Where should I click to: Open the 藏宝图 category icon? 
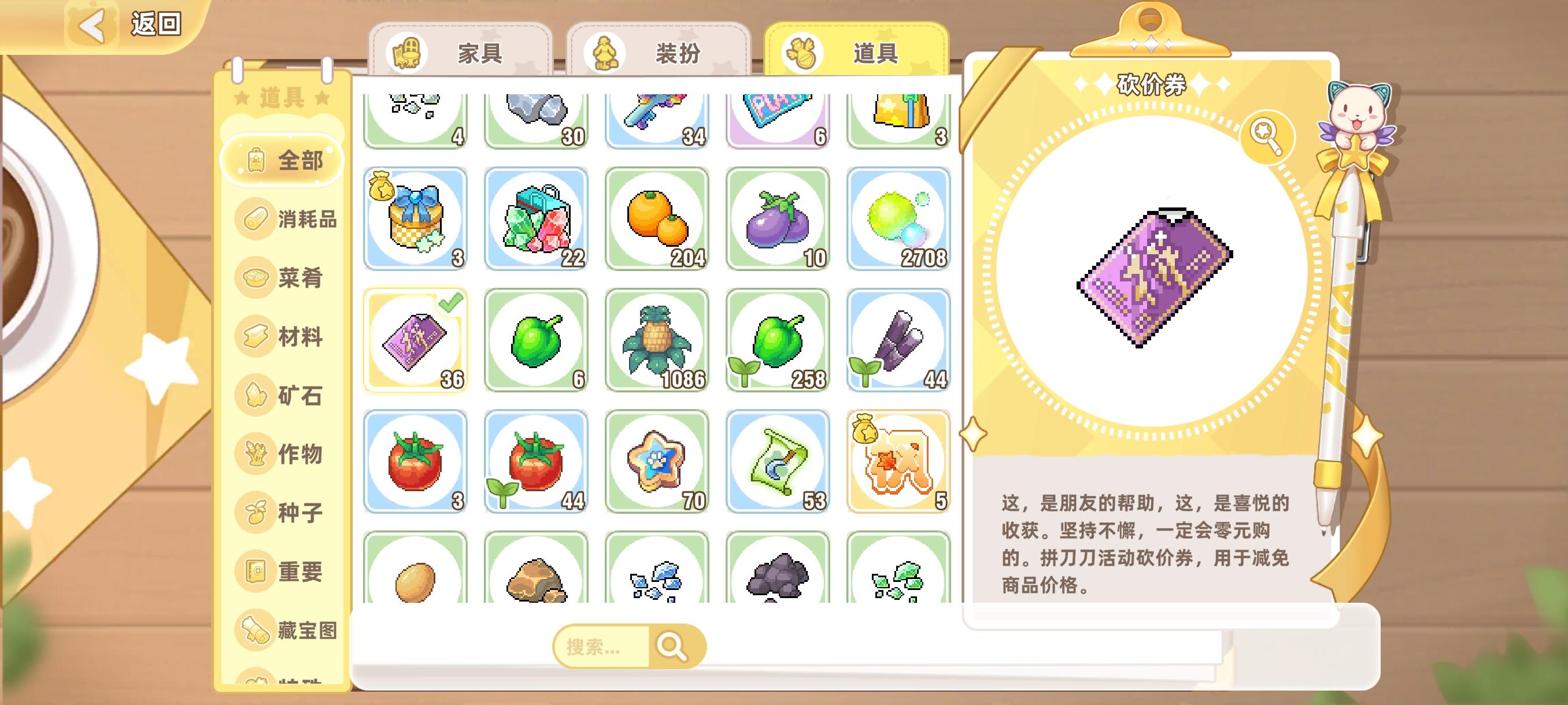click(x=286, y=629)
